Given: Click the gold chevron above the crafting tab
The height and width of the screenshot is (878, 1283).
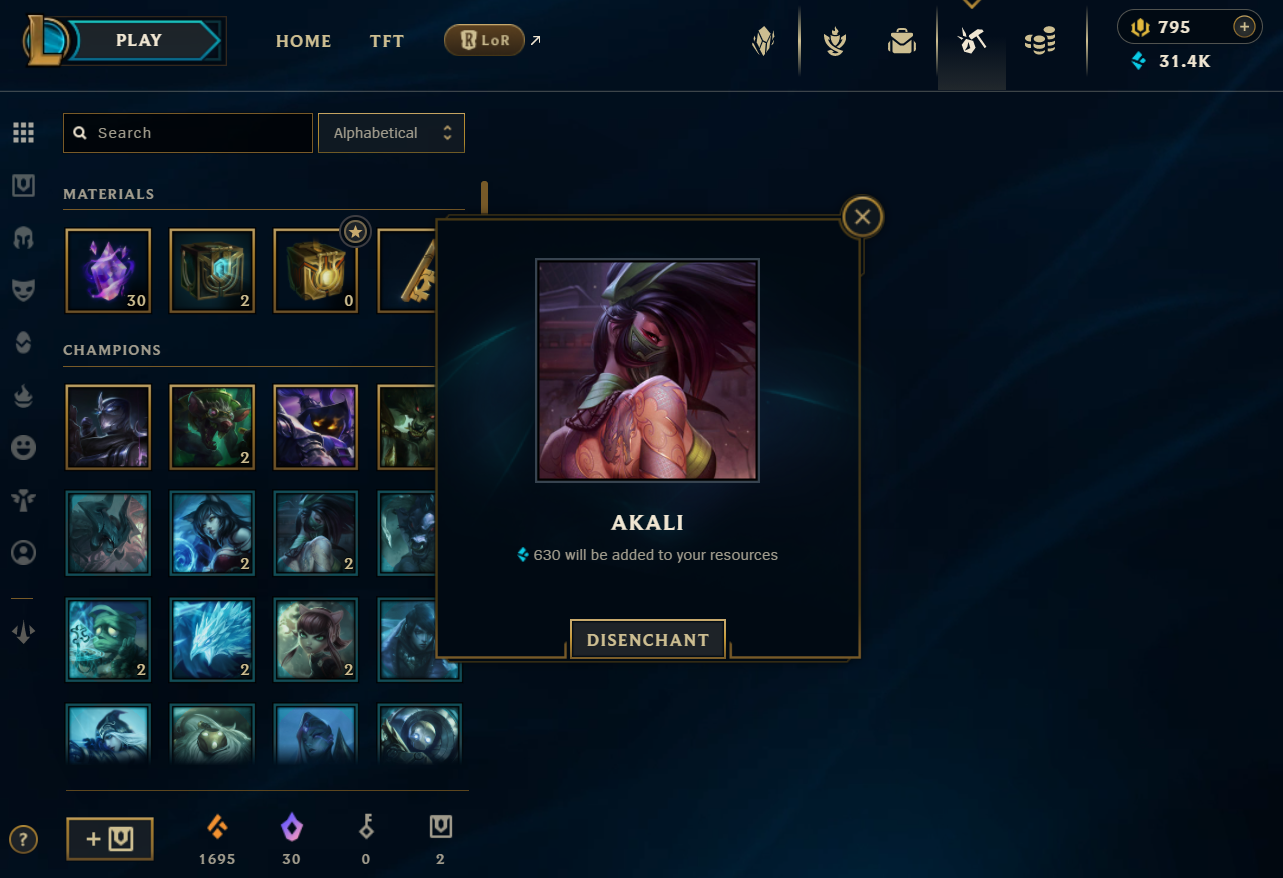Looking at the screenshot, I should pos(970,5).
